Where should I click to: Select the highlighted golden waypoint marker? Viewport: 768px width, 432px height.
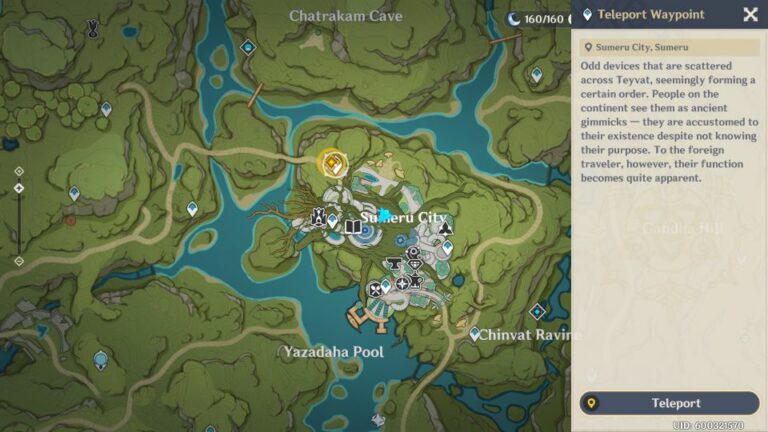[x=332, y=162]
